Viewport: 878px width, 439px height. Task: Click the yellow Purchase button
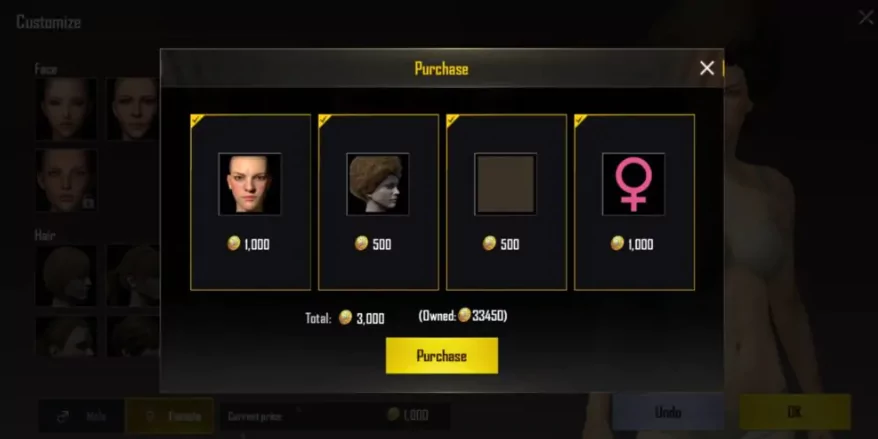[x=441, y=356]
